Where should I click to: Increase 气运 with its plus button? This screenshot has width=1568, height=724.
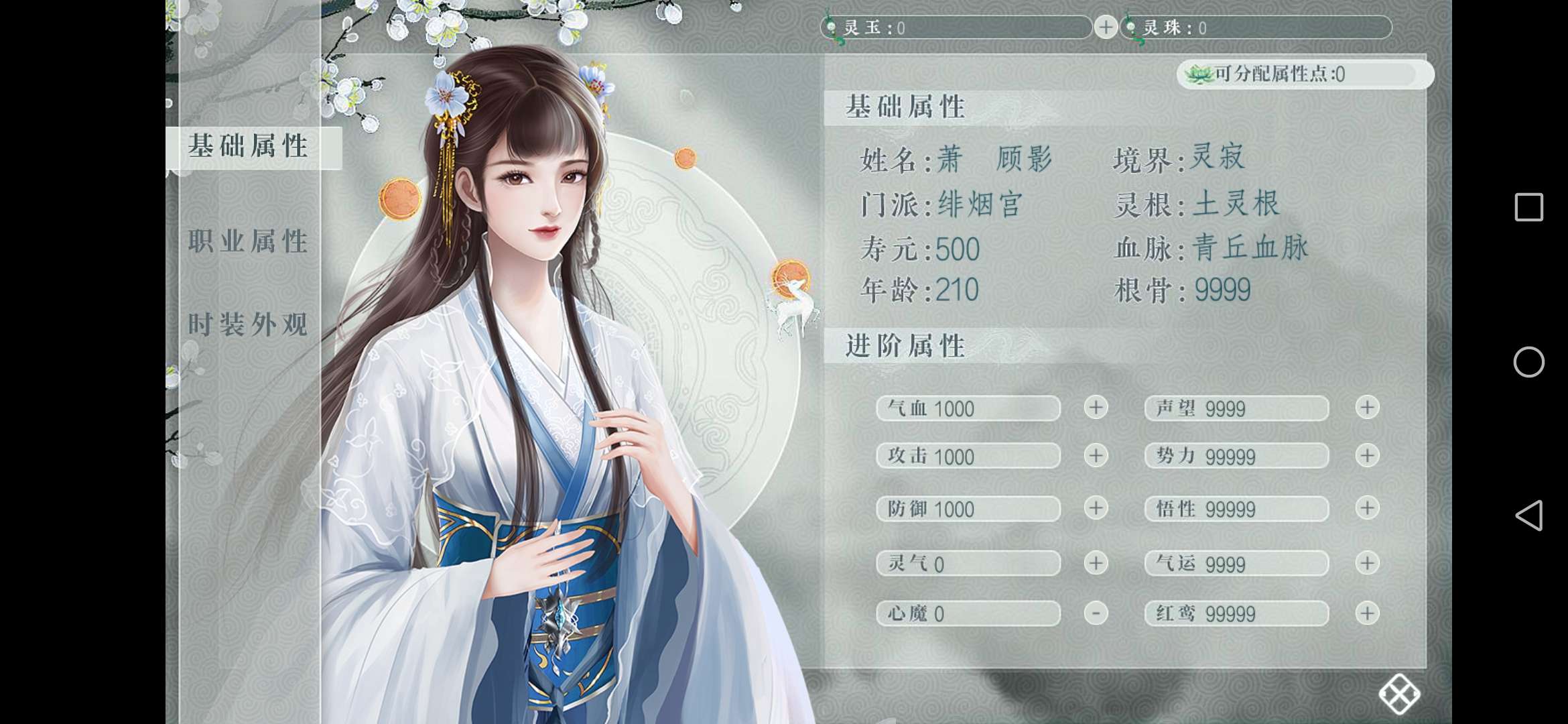(x=1367, y=563)
